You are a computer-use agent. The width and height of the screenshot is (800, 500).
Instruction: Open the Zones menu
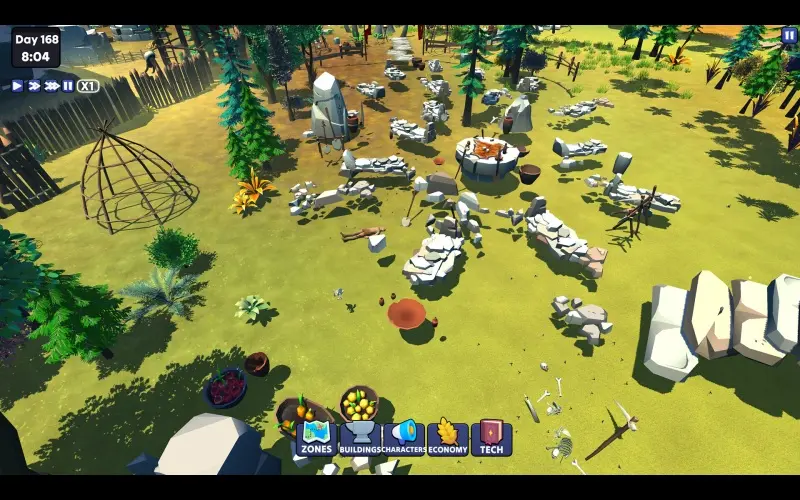[316, 437]
